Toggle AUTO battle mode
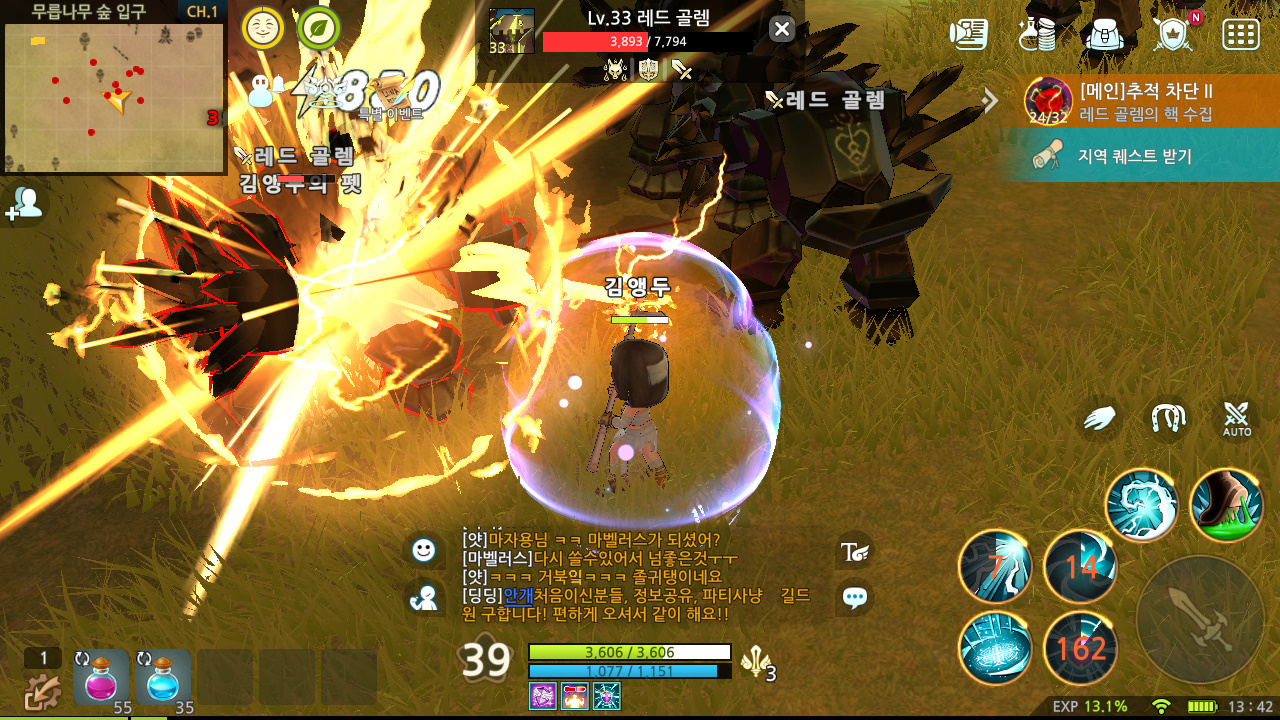The height and width of the screenshot is (720, 1280). [1237, 419]
